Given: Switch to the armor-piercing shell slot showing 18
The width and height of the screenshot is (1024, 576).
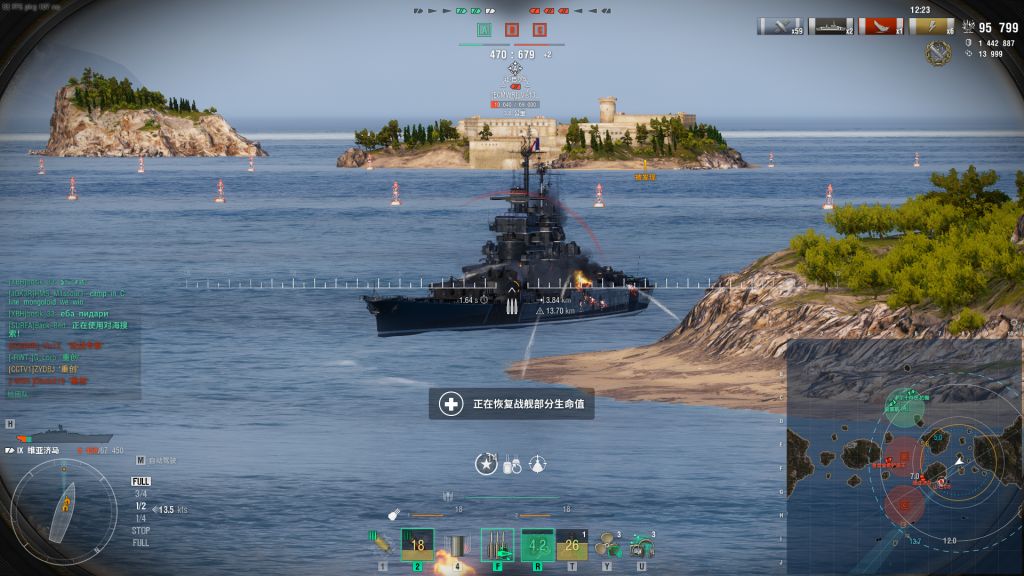Looking at the screenshot, I should tap(417, 545).
